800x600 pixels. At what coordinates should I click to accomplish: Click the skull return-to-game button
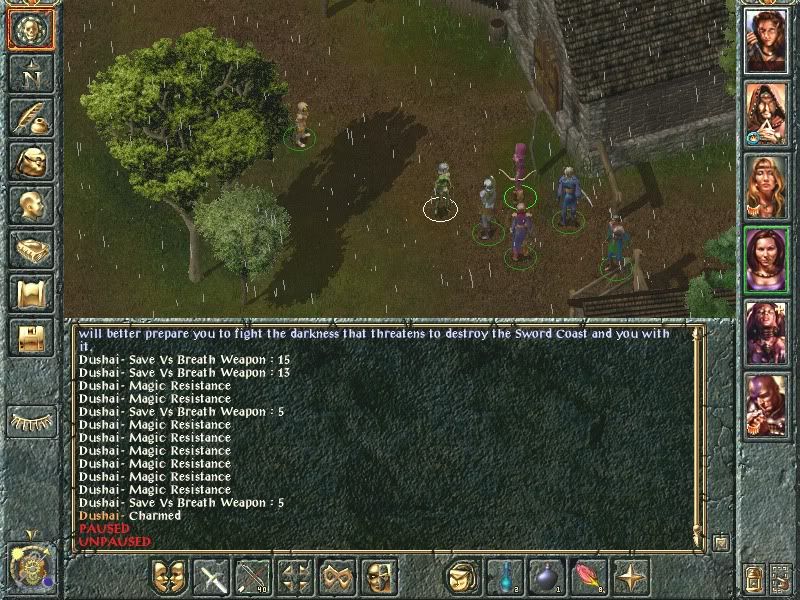(31, 30)
